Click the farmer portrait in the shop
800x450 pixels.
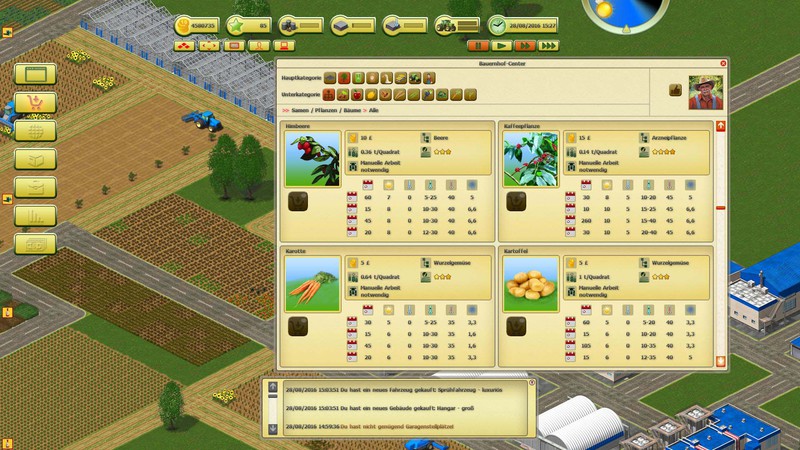pos(704,88)
